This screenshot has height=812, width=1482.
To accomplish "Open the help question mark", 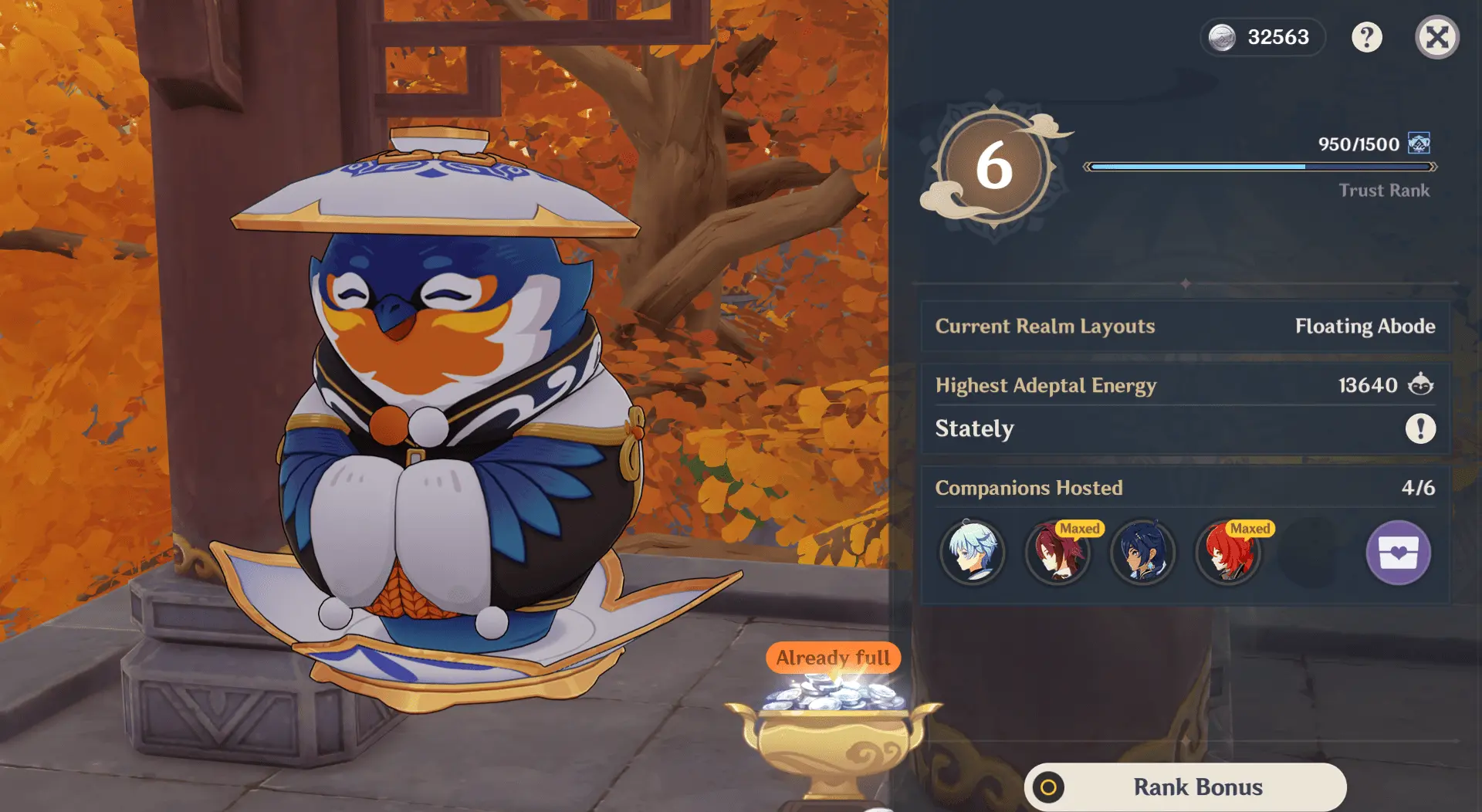I will [x=1368, y=37].
